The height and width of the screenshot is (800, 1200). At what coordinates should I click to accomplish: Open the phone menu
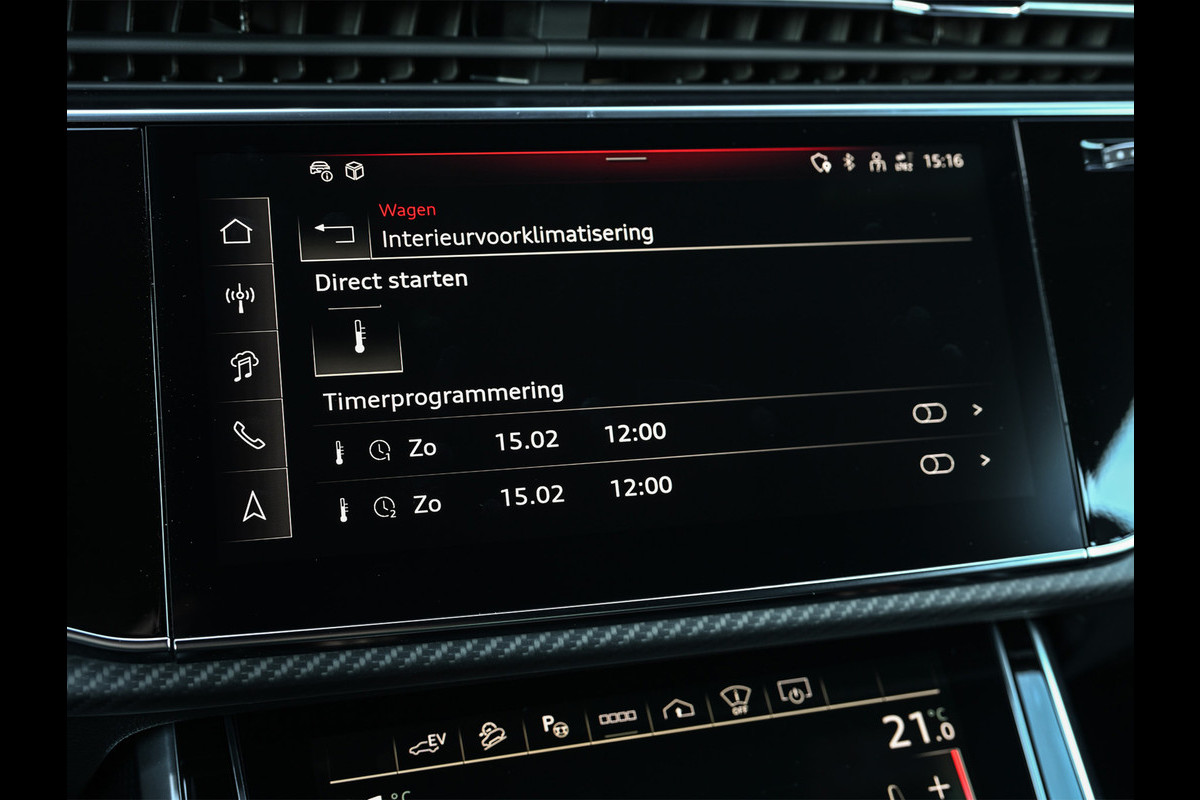coord(248,435)
